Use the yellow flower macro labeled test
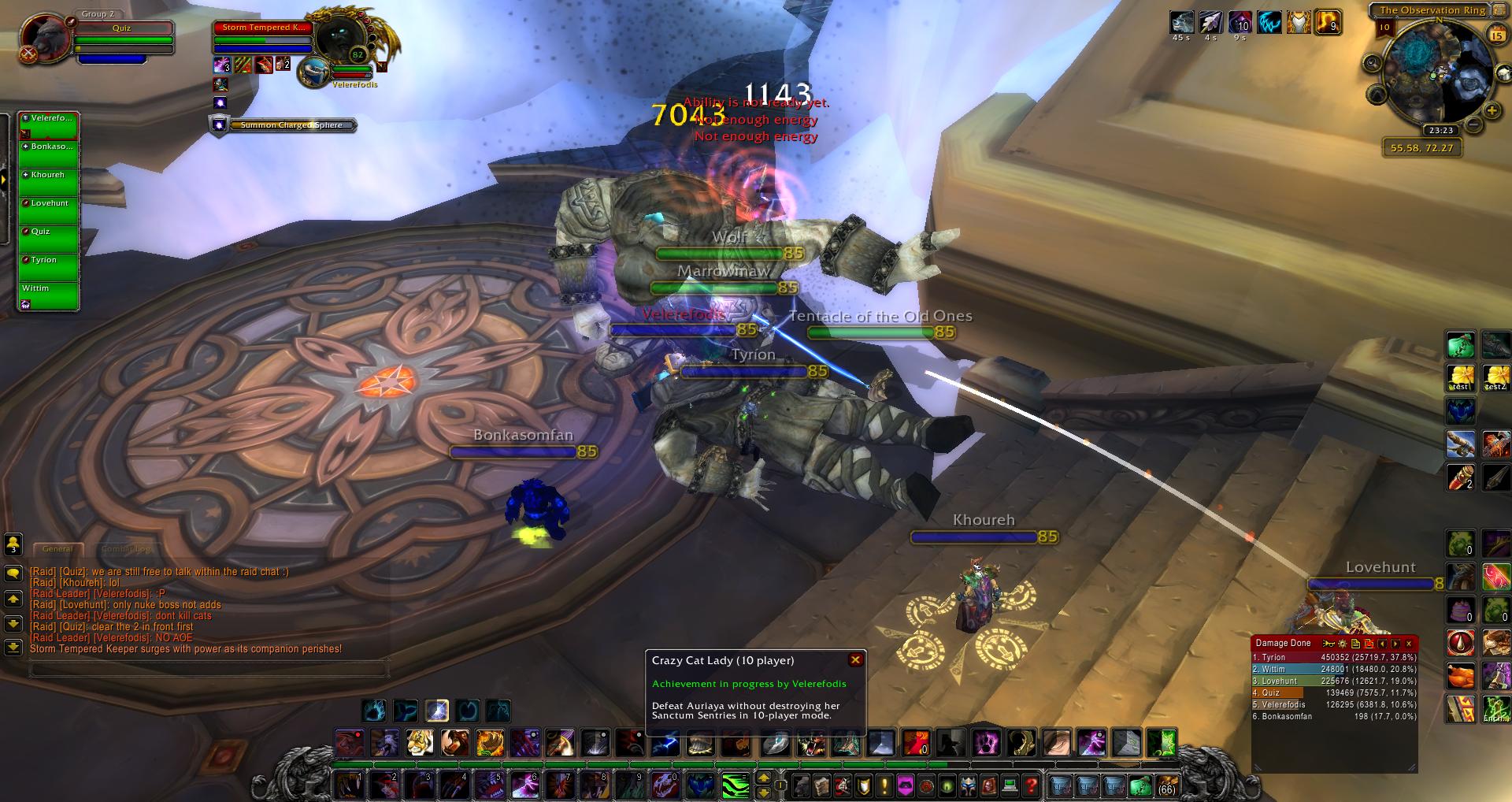Viewport: 1512px width, 802px height. [1461, 377]
